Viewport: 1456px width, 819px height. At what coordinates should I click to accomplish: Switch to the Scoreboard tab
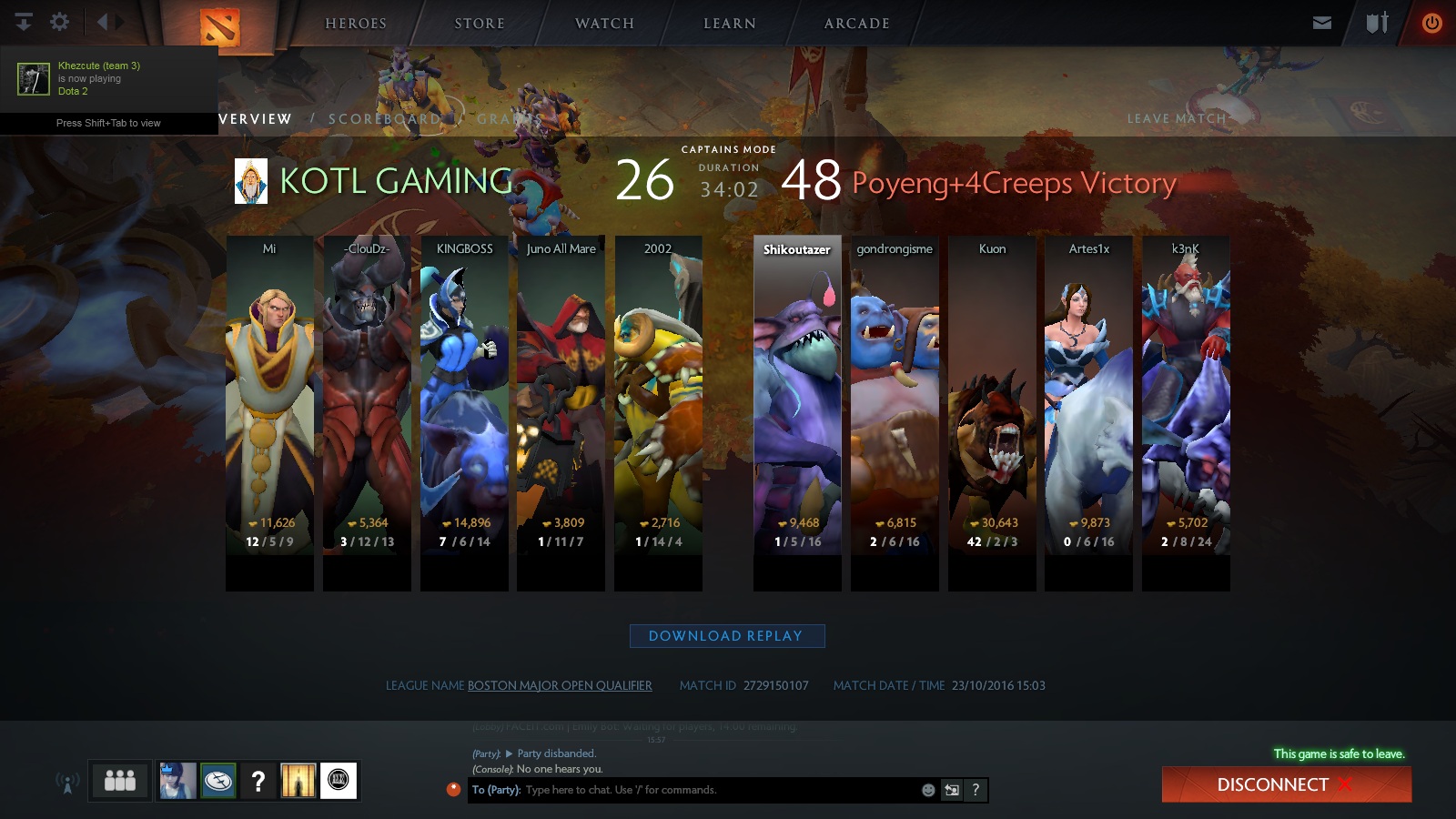pos(385,118)
